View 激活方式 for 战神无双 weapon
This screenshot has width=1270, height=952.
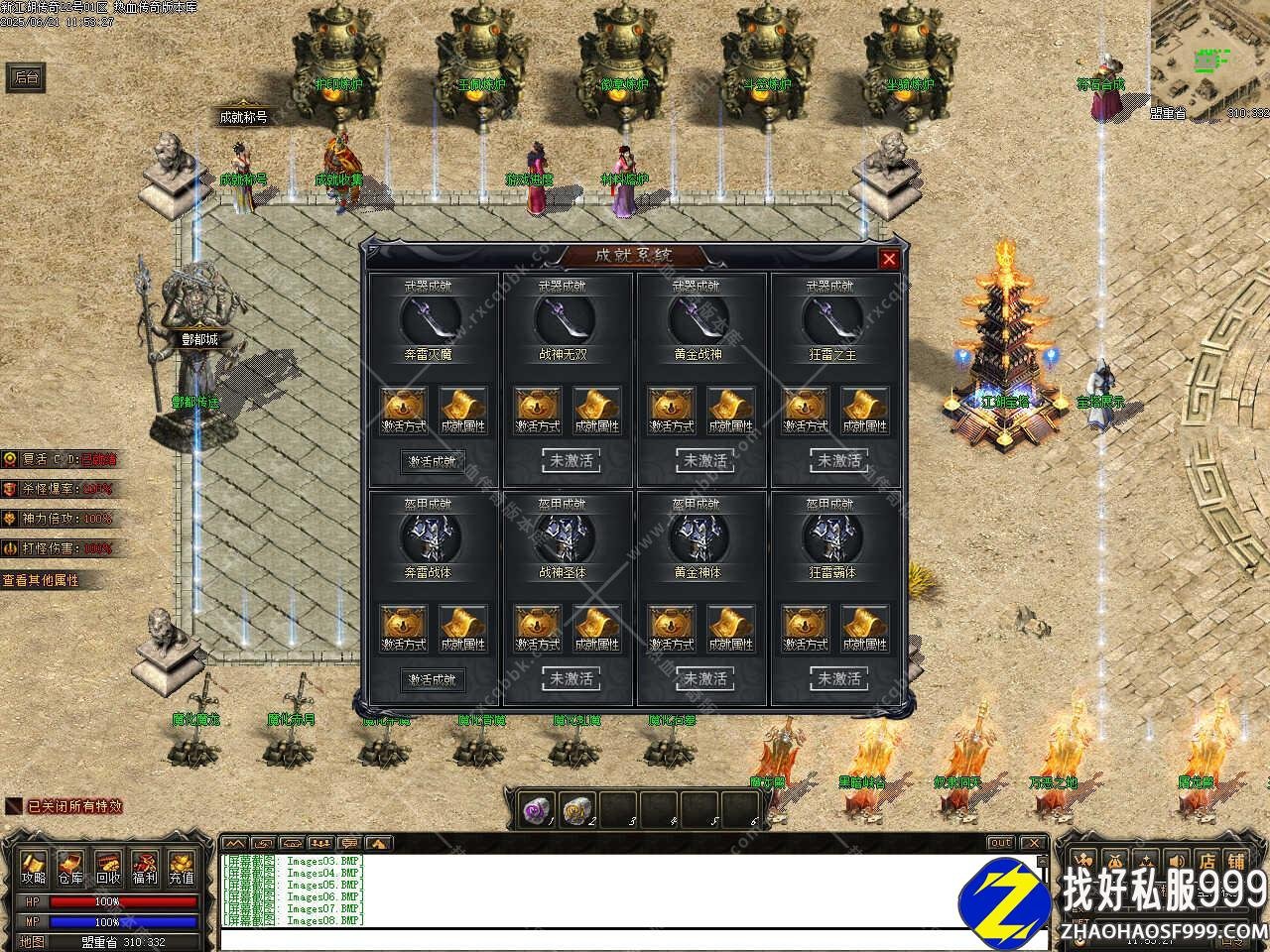[539, 411]
